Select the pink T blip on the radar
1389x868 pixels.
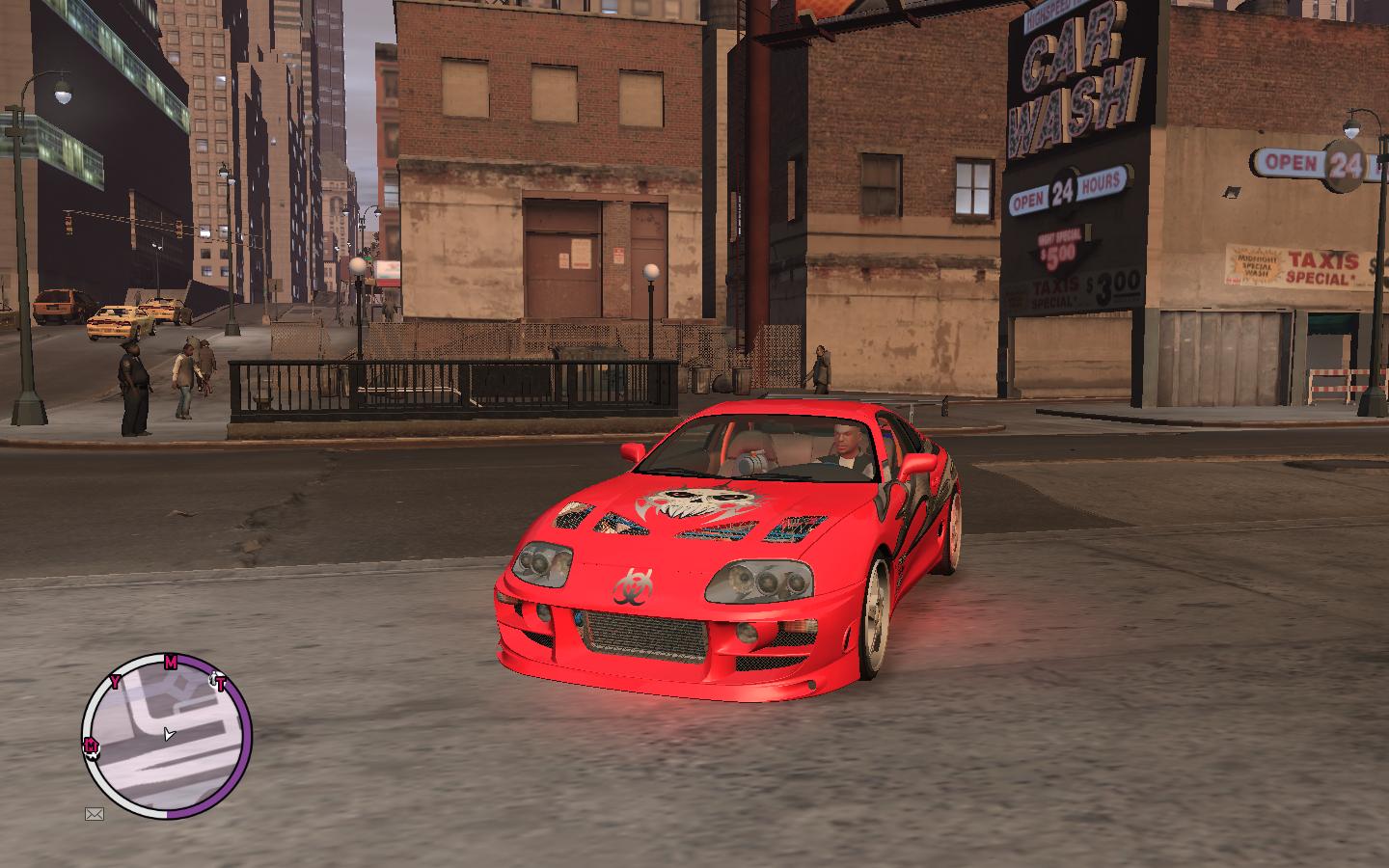coord(219,685)
